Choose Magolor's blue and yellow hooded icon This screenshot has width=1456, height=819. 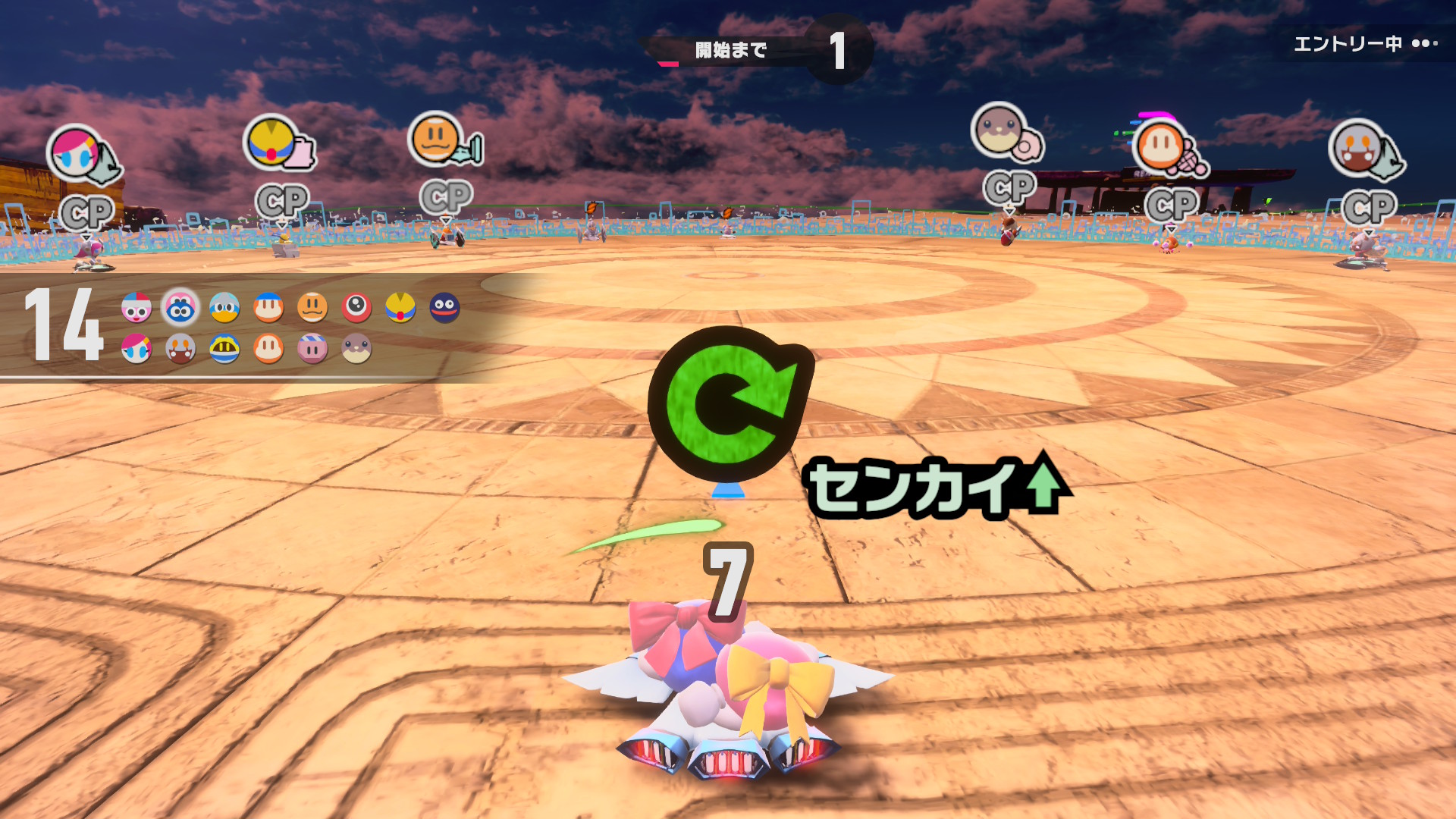[224, 349]
